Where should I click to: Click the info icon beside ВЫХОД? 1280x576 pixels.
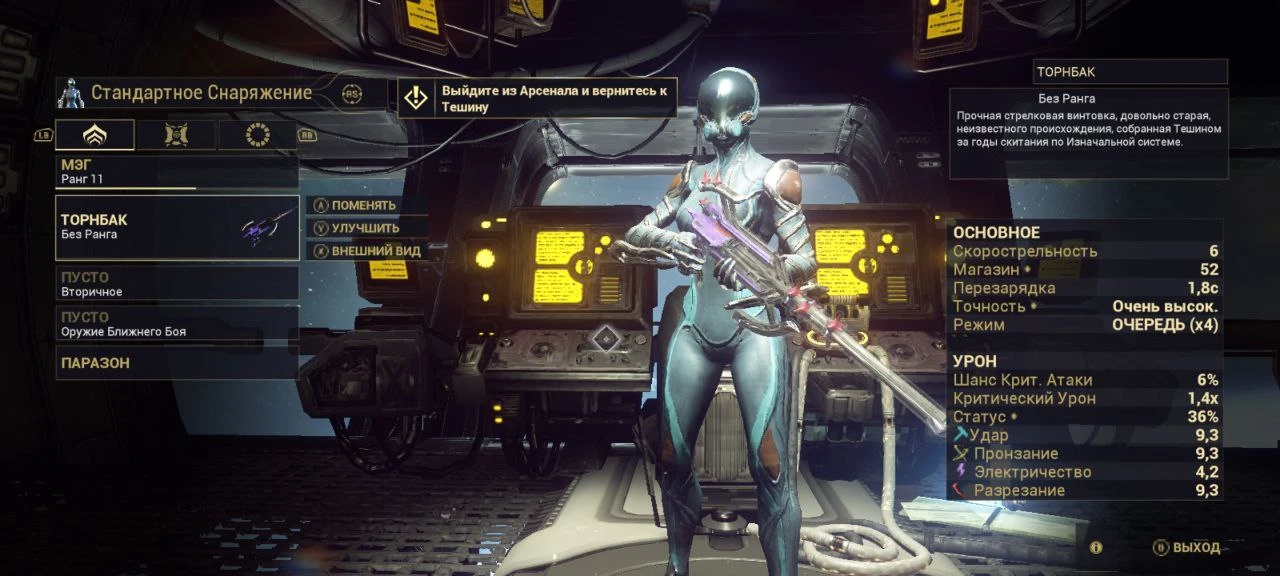click(1096, 548)
